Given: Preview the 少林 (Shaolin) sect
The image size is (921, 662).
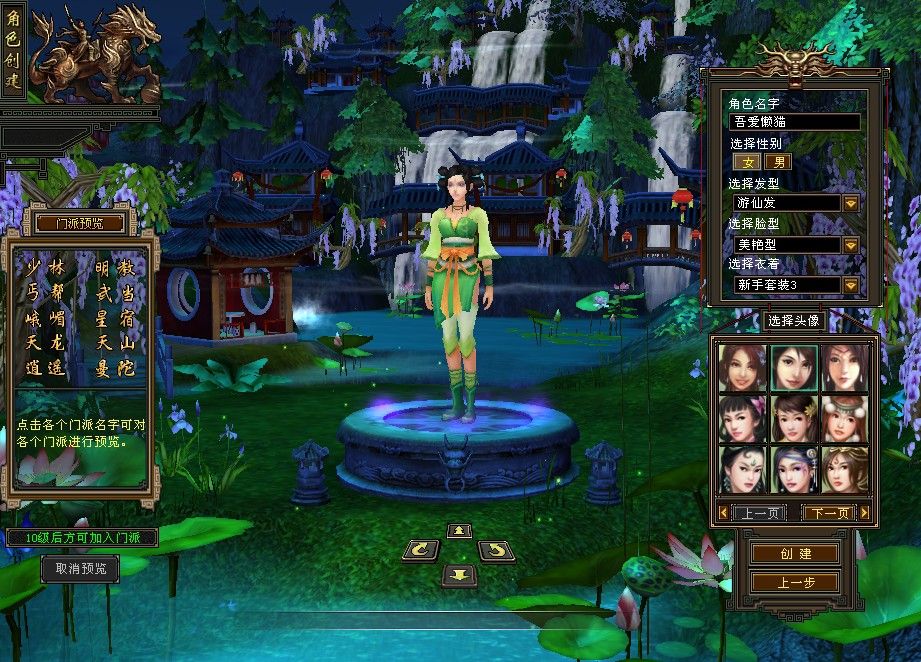Looking at the screenshot, I should coord(44,268).
